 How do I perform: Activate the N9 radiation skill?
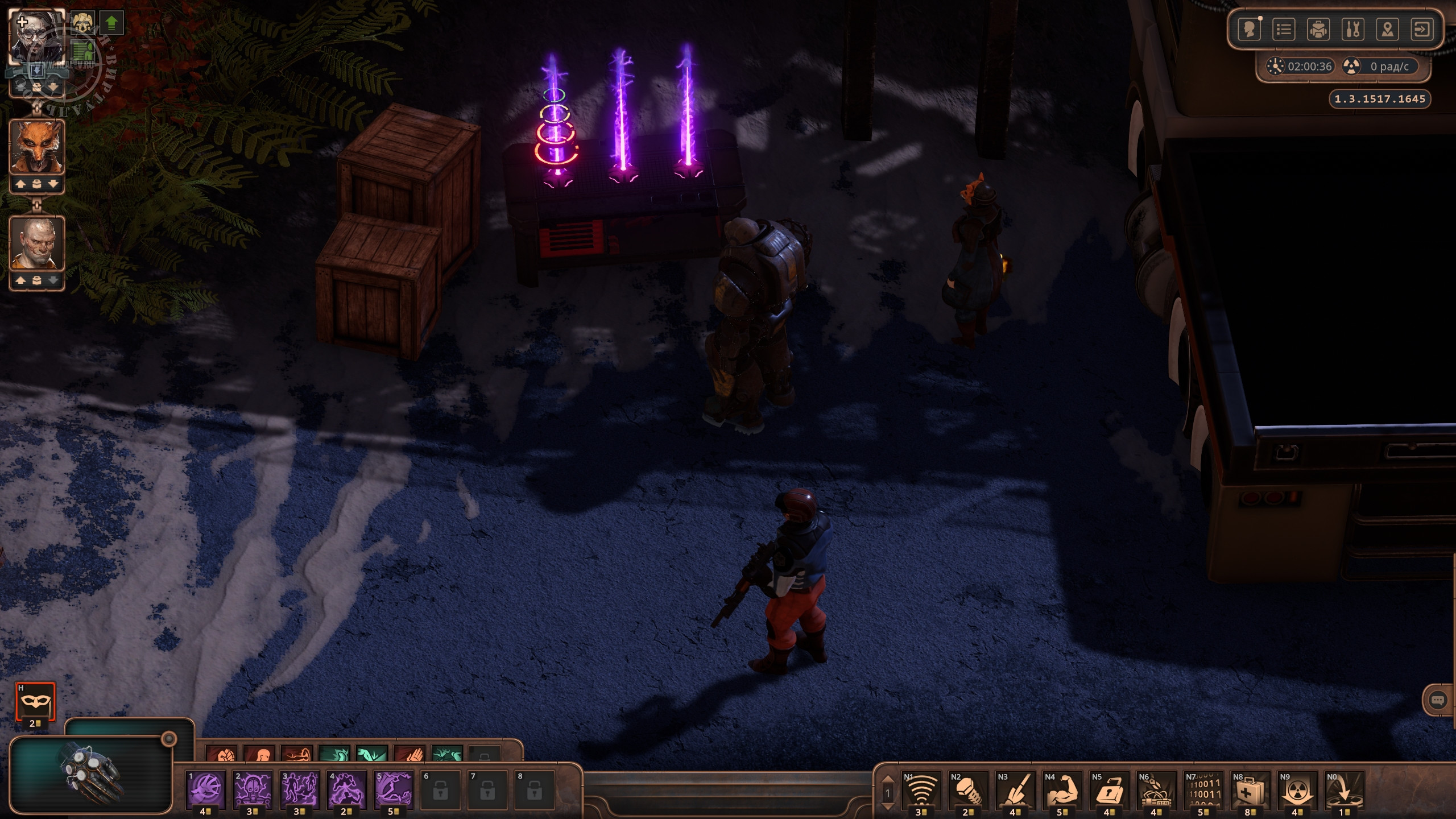click(1297, 790)
